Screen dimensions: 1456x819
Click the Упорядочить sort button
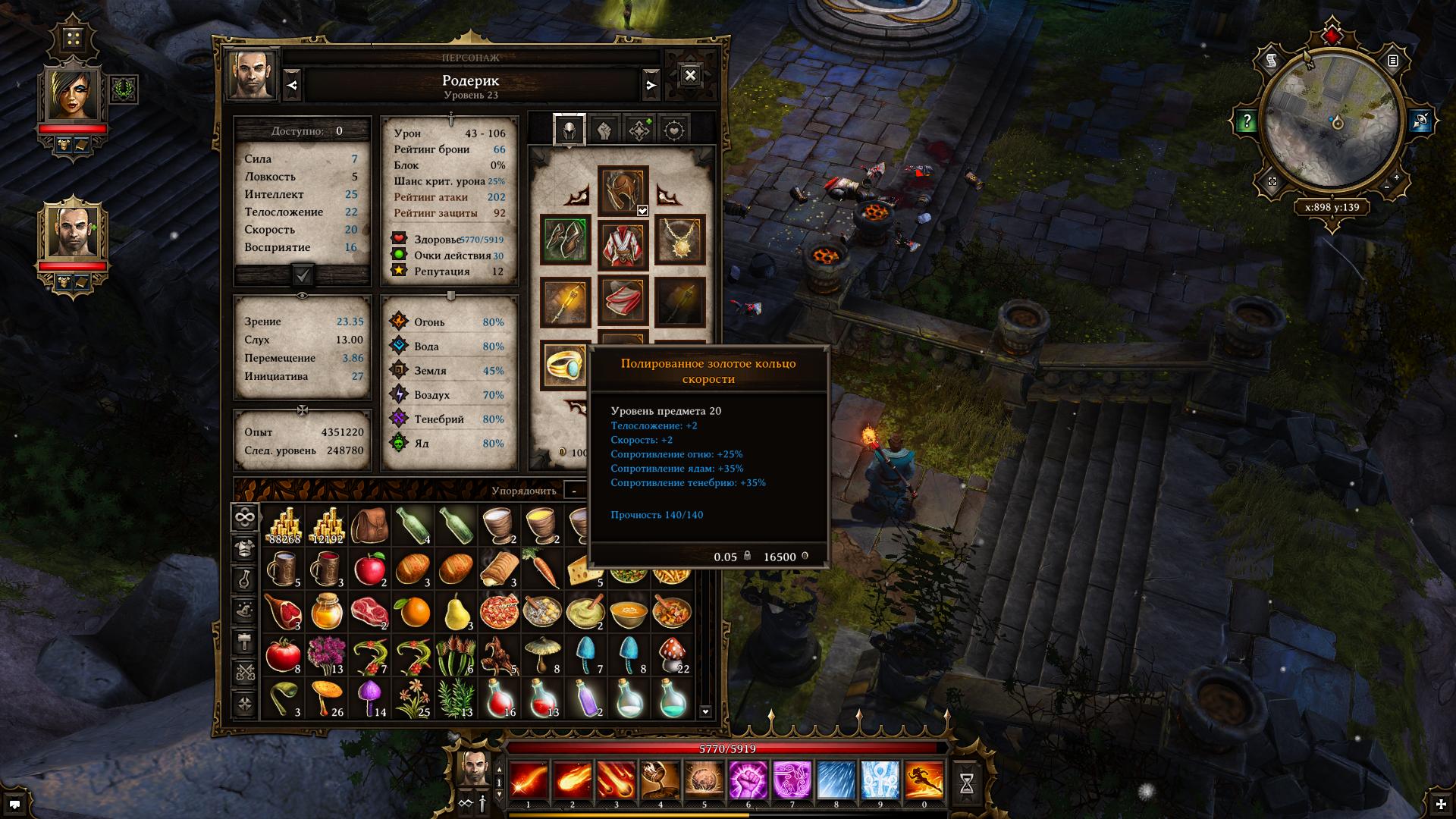click(523, 491)
